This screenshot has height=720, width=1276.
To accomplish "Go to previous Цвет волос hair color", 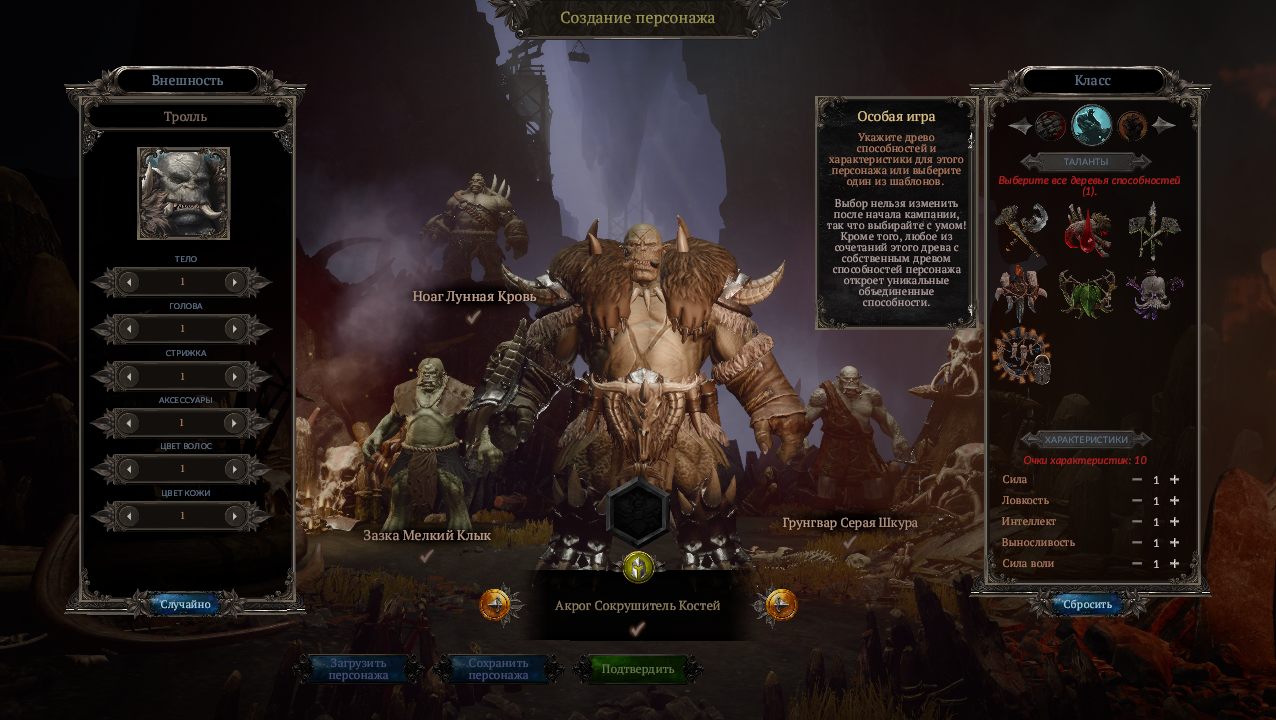I will click(129, 469).
